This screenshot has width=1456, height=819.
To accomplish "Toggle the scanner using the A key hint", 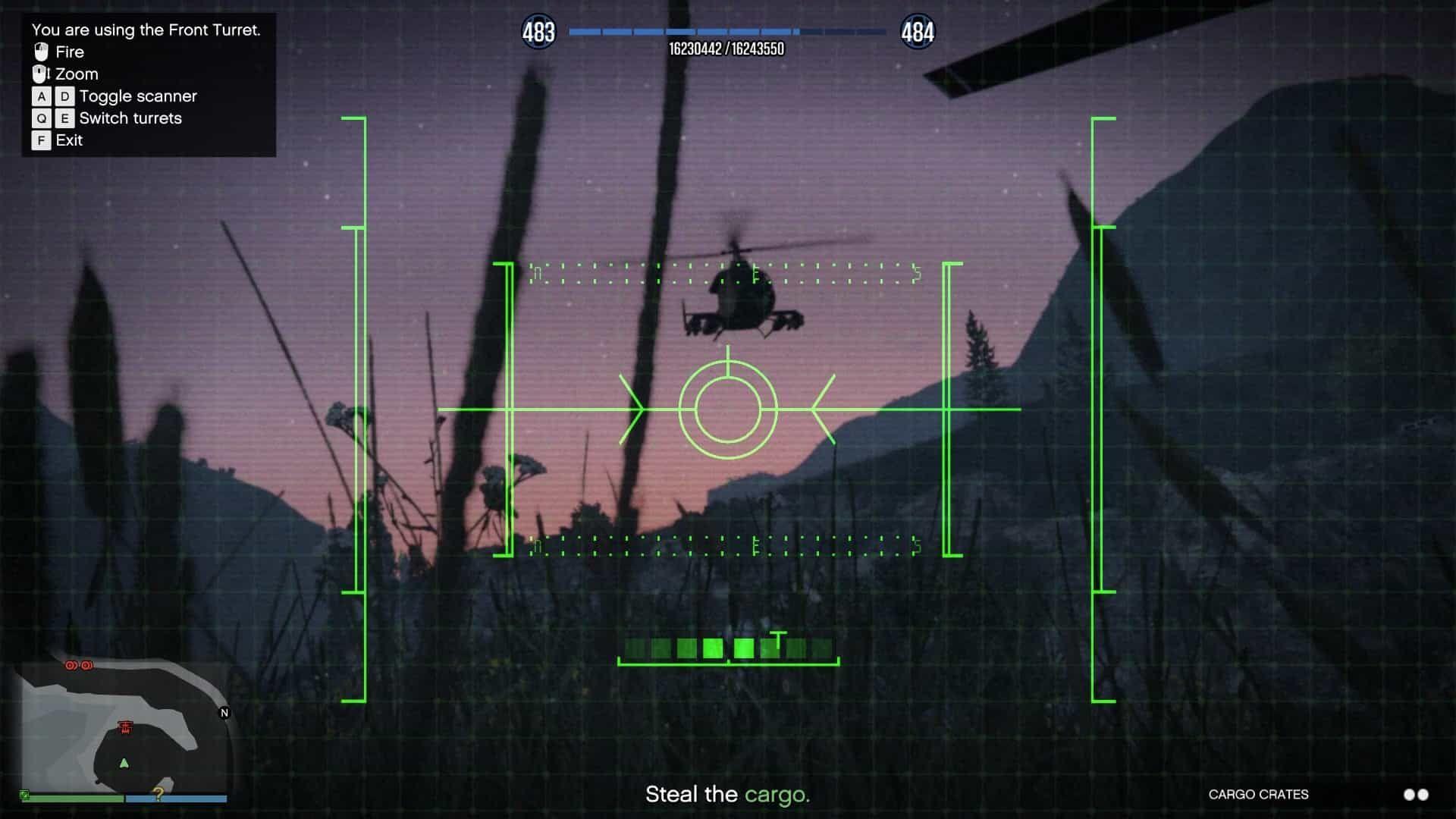I will pos(40,96).
